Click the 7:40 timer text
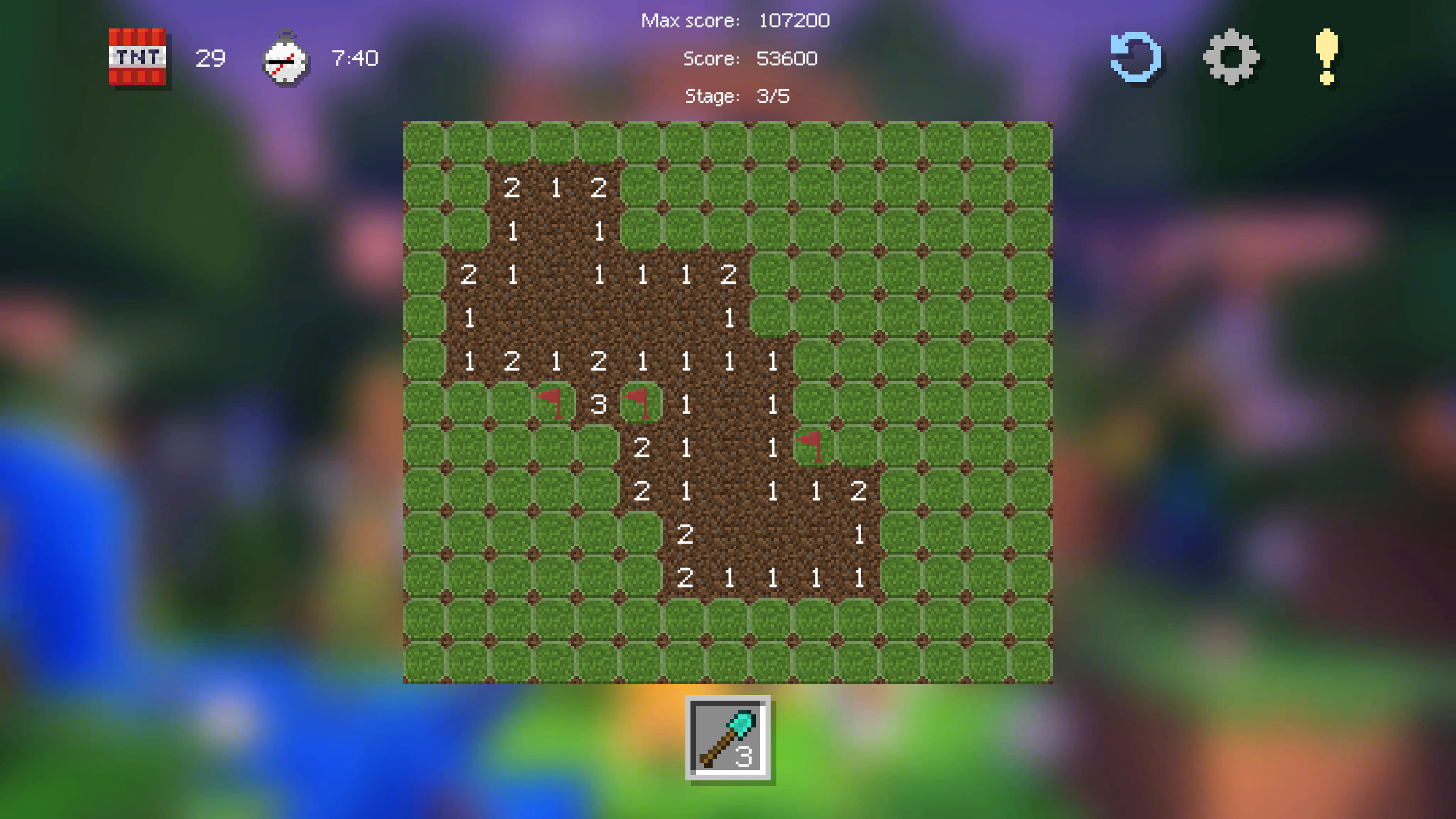Viewport: 1456px width, 819px height. click(353, 58)
